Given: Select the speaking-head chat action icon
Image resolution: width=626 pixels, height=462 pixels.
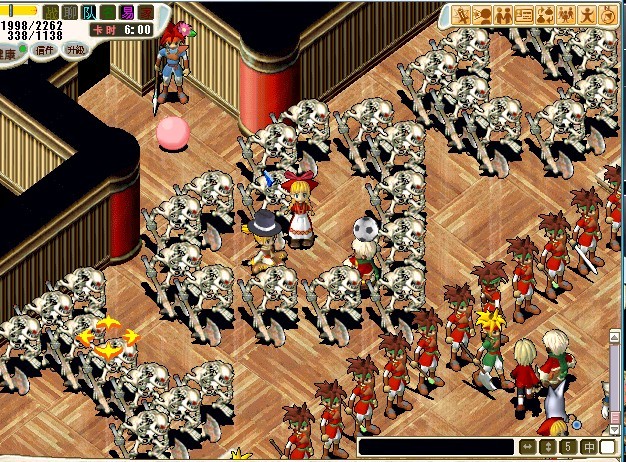Looking at the screenshot, I should [484, 15].
